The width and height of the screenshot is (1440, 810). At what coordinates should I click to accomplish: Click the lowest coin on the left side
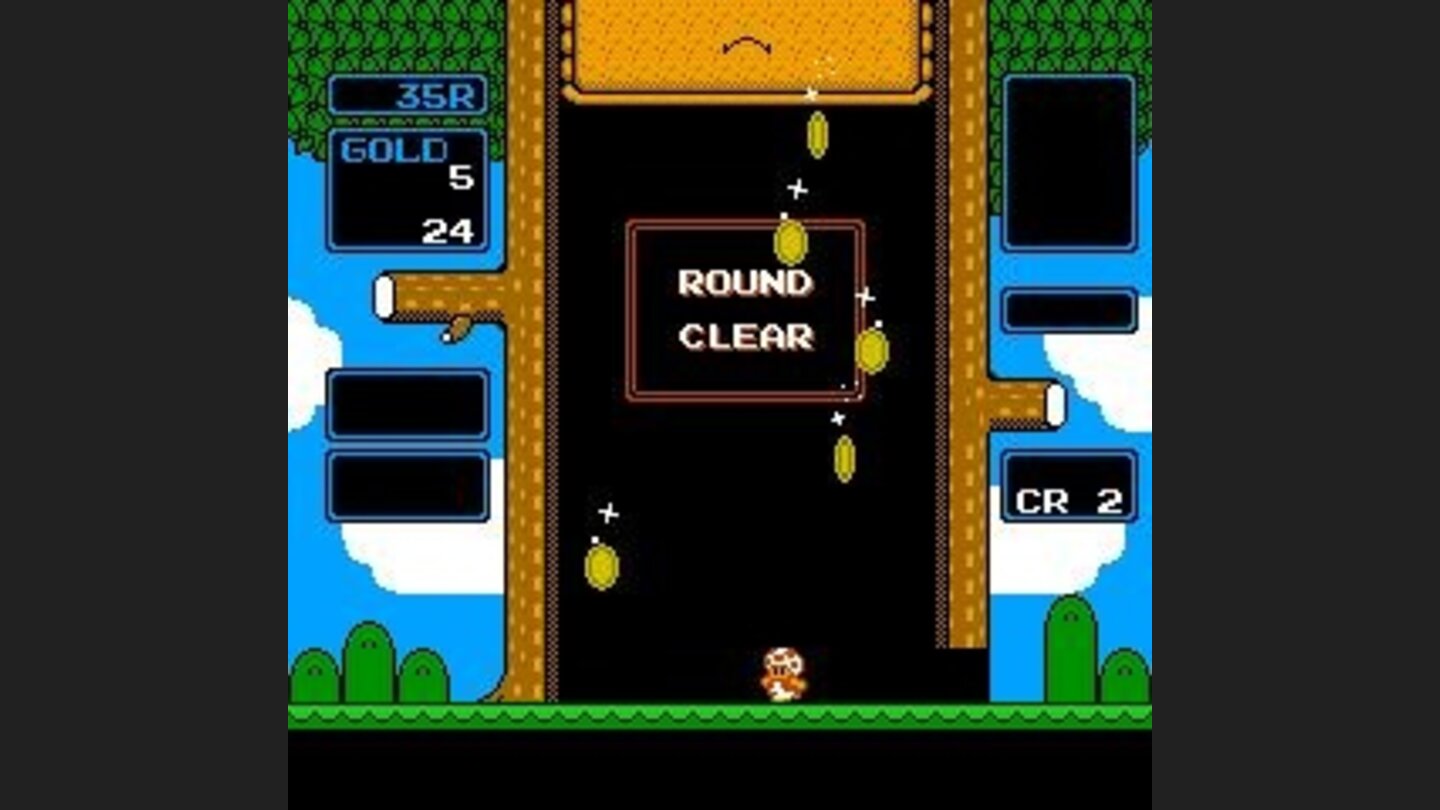(601, 567)
